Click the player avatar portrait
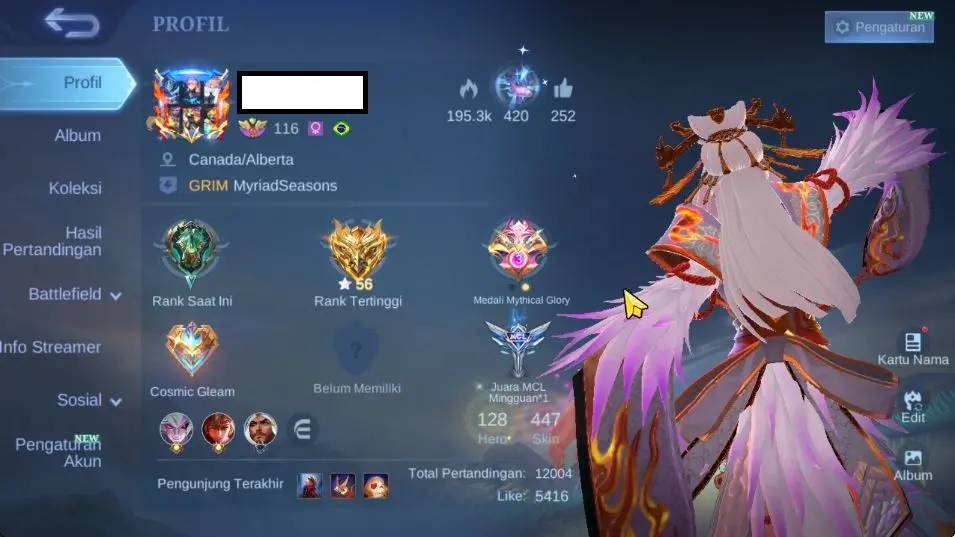955x537 pixels. pos(191,105)
